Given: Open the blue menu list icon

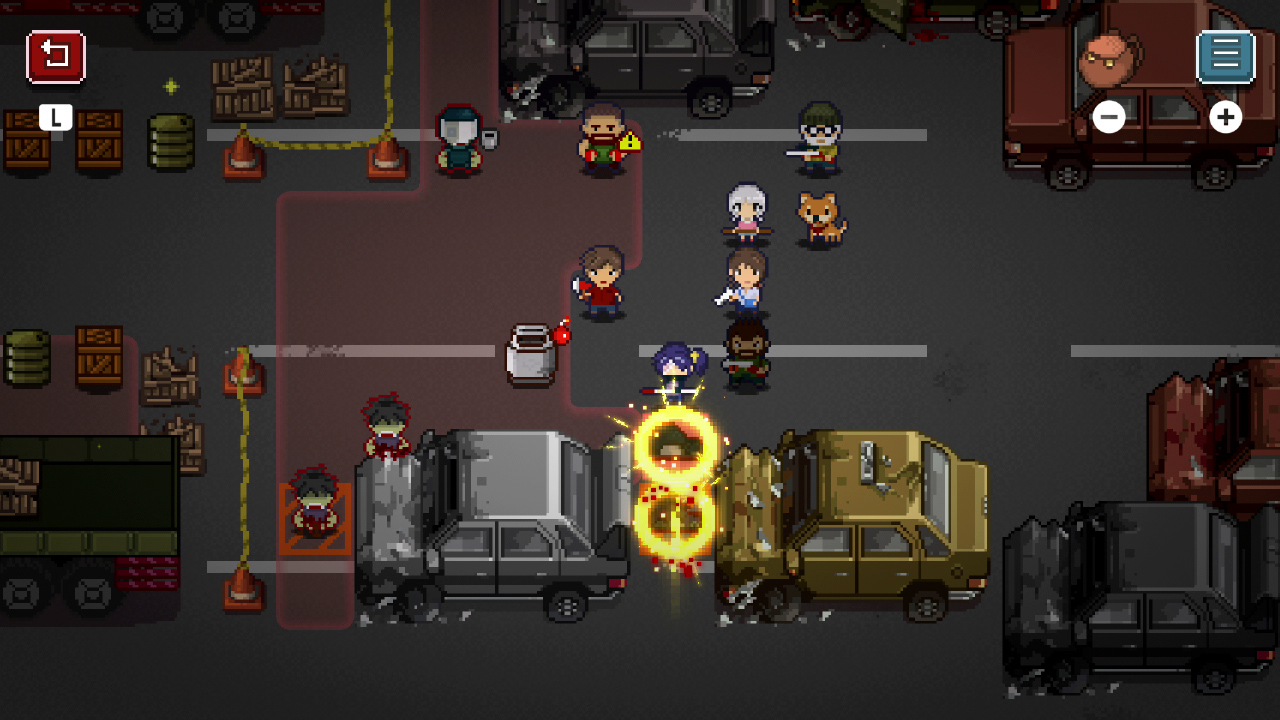Looking at the screenshot, I should [x=1224, y=56].
